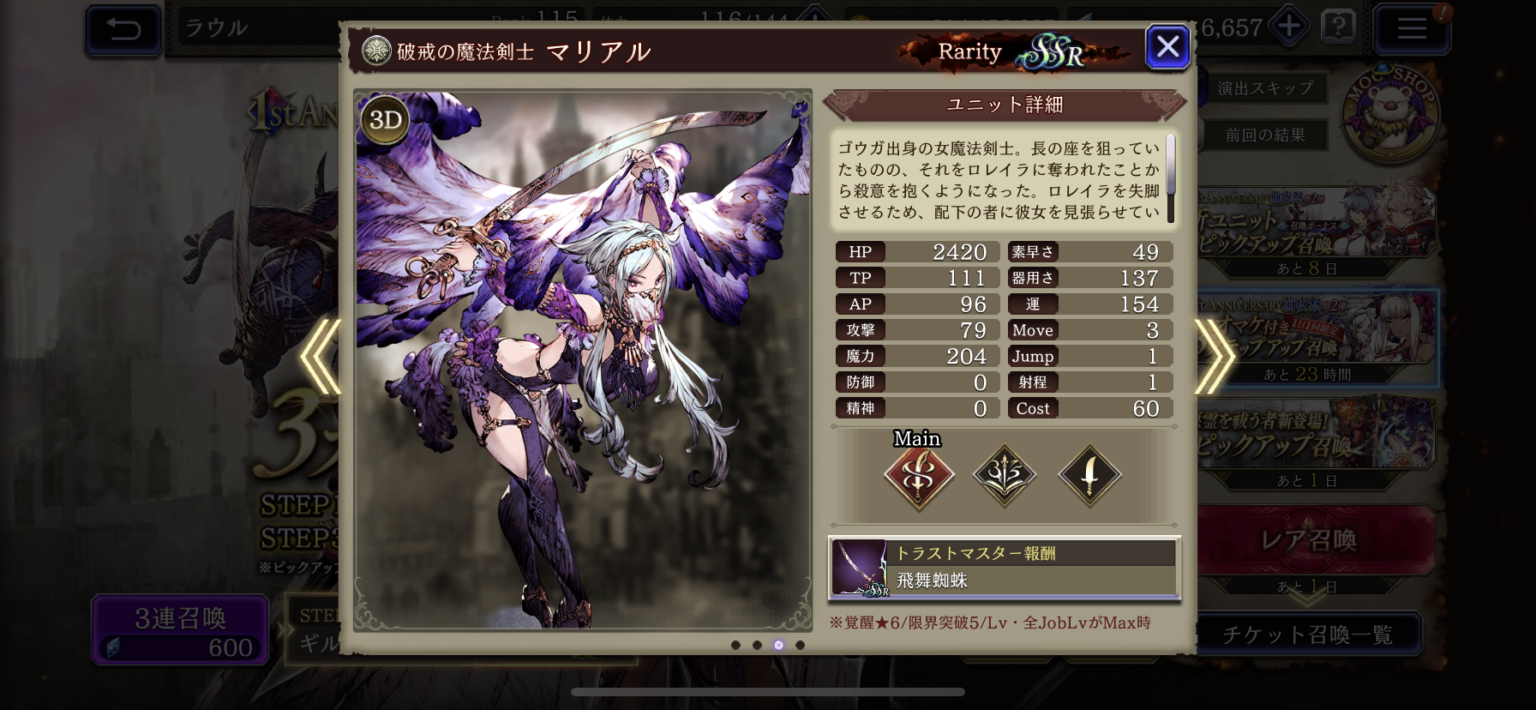Tap the 3連召喚 600 summon button
This screenshot has width=1536, height=710.
tap(181, 631)
